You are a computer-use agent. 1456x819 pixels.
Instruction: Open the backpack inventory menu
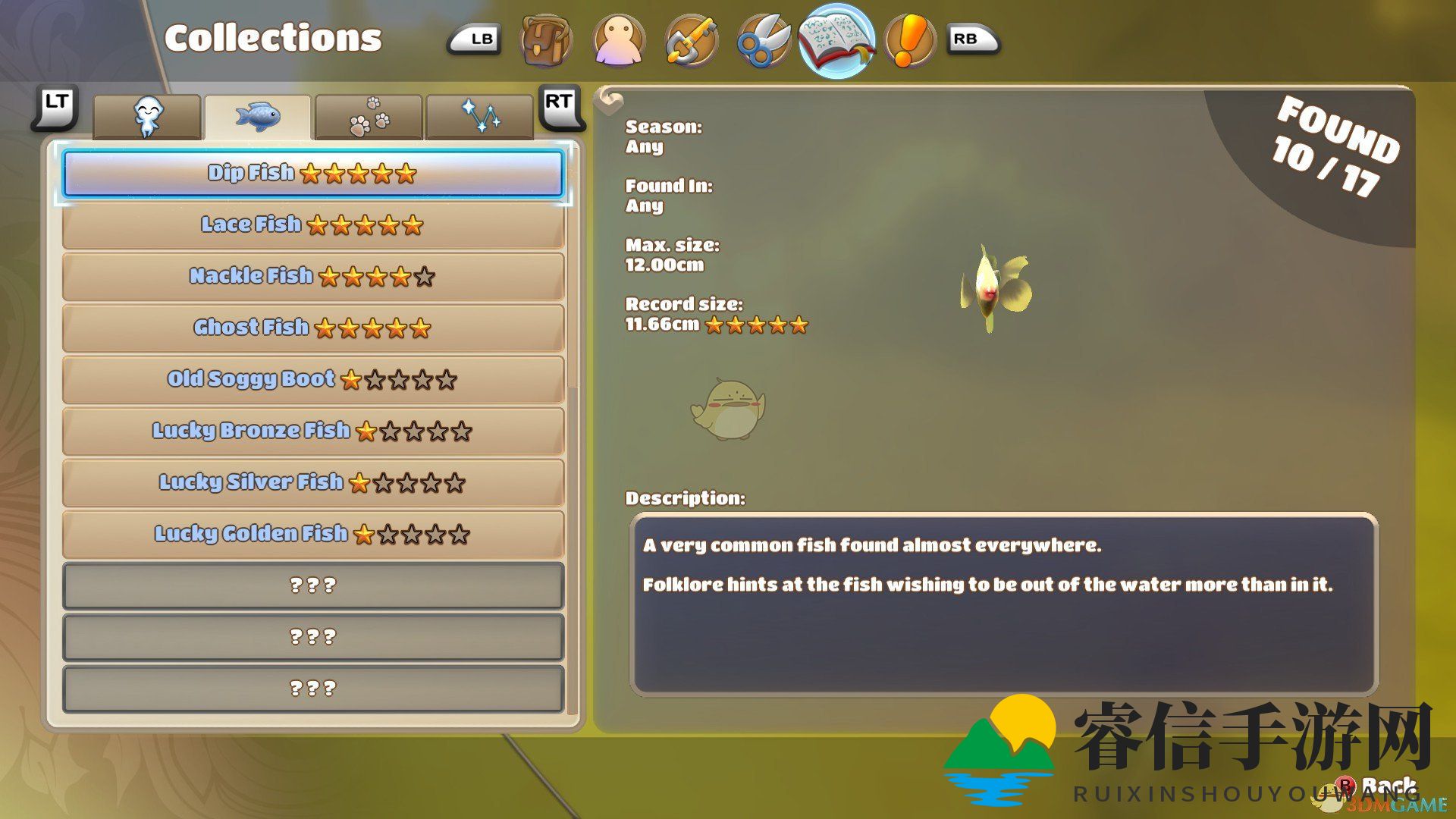point(546,40)
